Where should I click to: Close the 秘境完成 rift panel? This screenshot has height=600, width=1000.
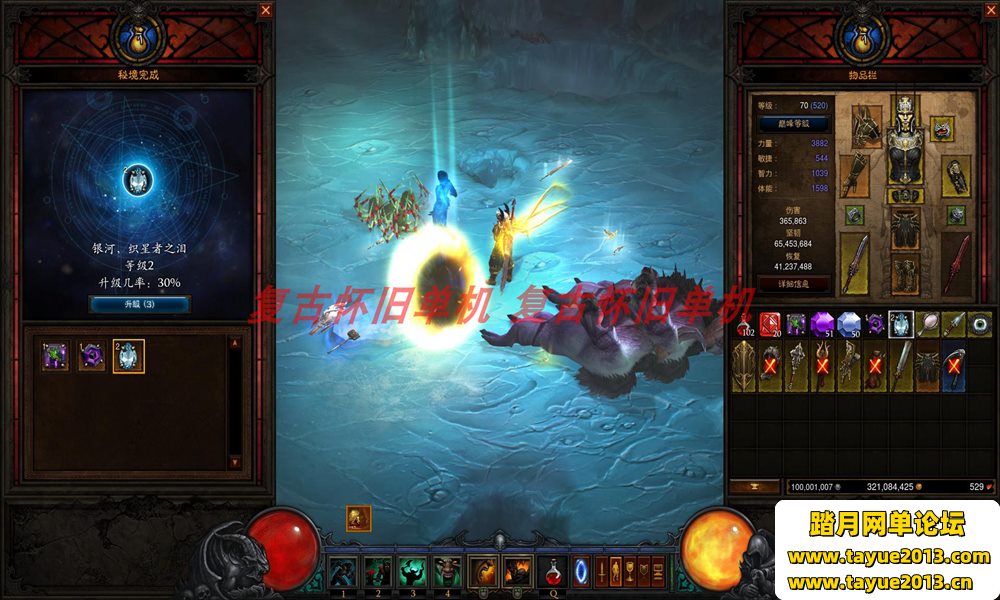click(265, 10)
